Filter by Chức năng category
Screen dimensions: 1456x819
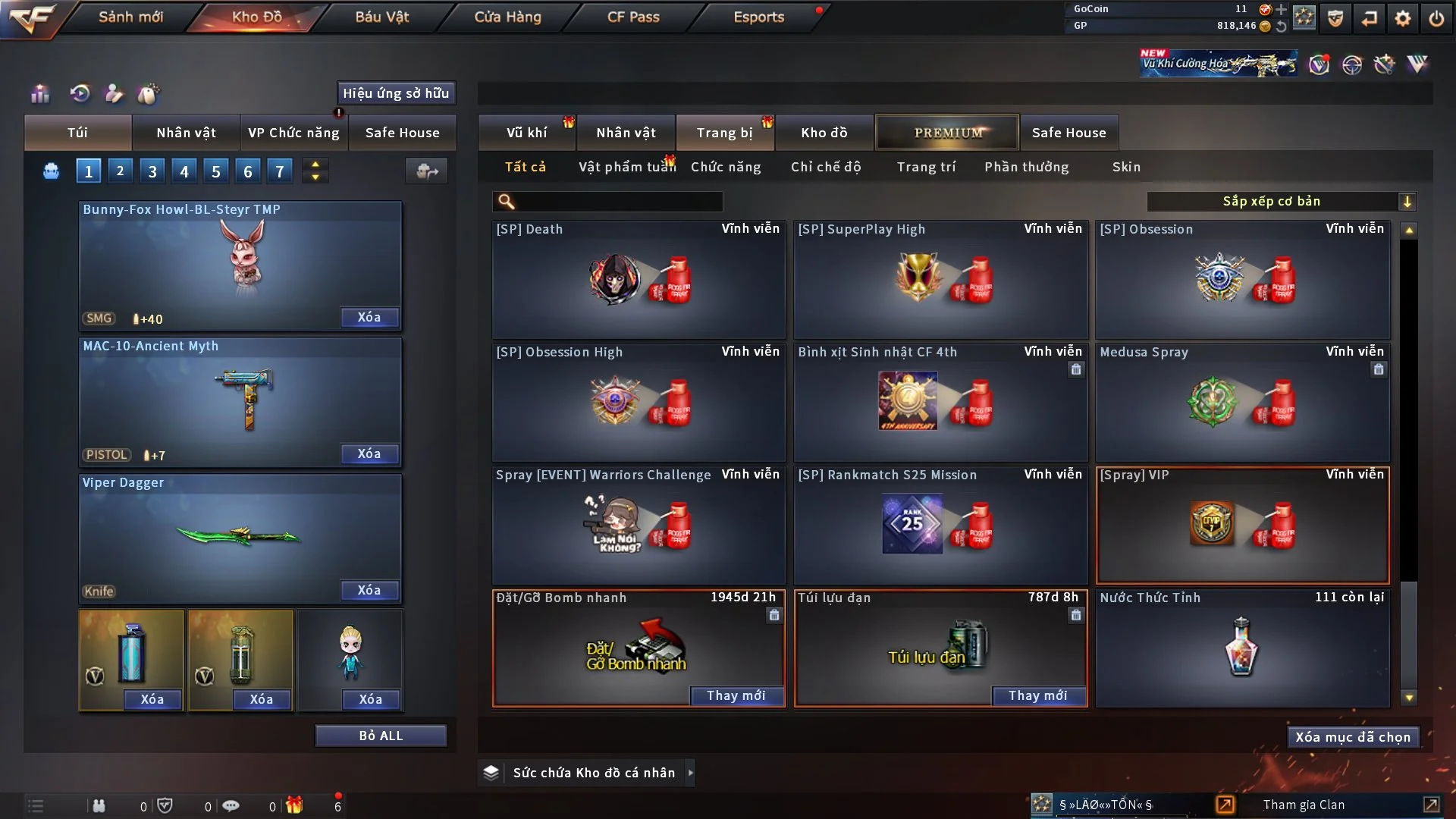(726, 167)
